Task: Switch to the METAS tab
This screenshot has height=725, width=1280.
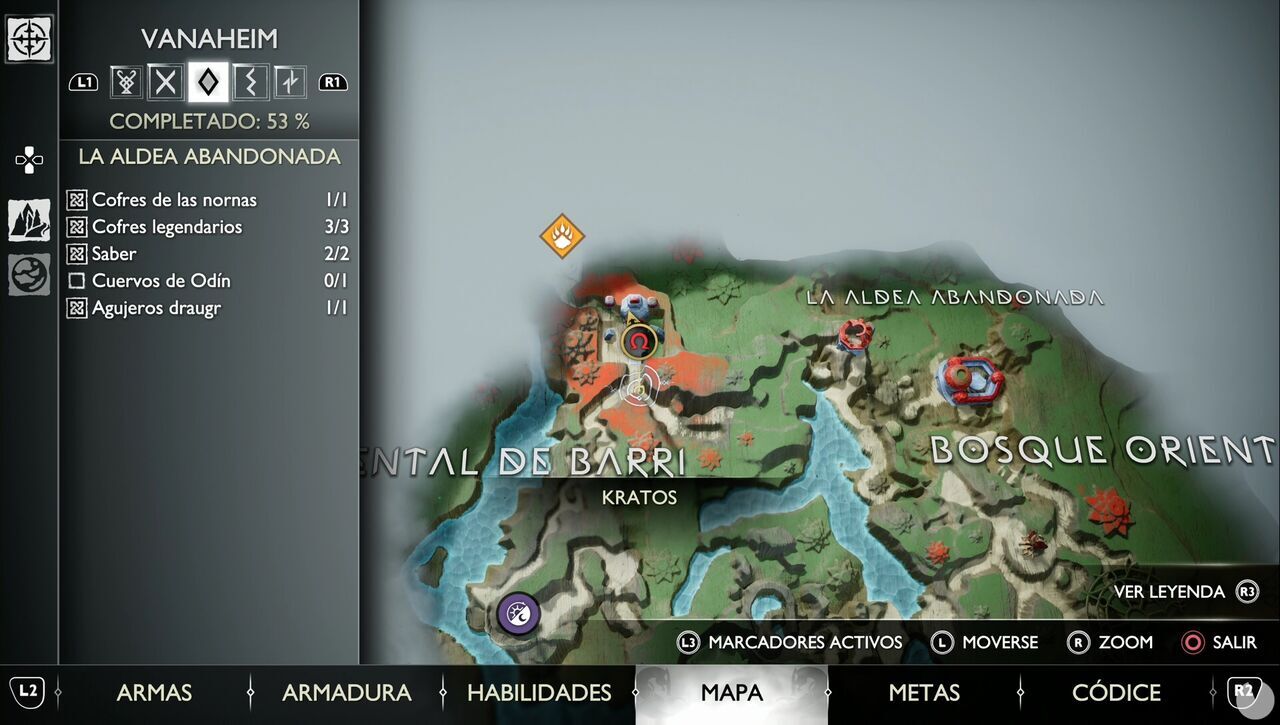Action: 925,692
